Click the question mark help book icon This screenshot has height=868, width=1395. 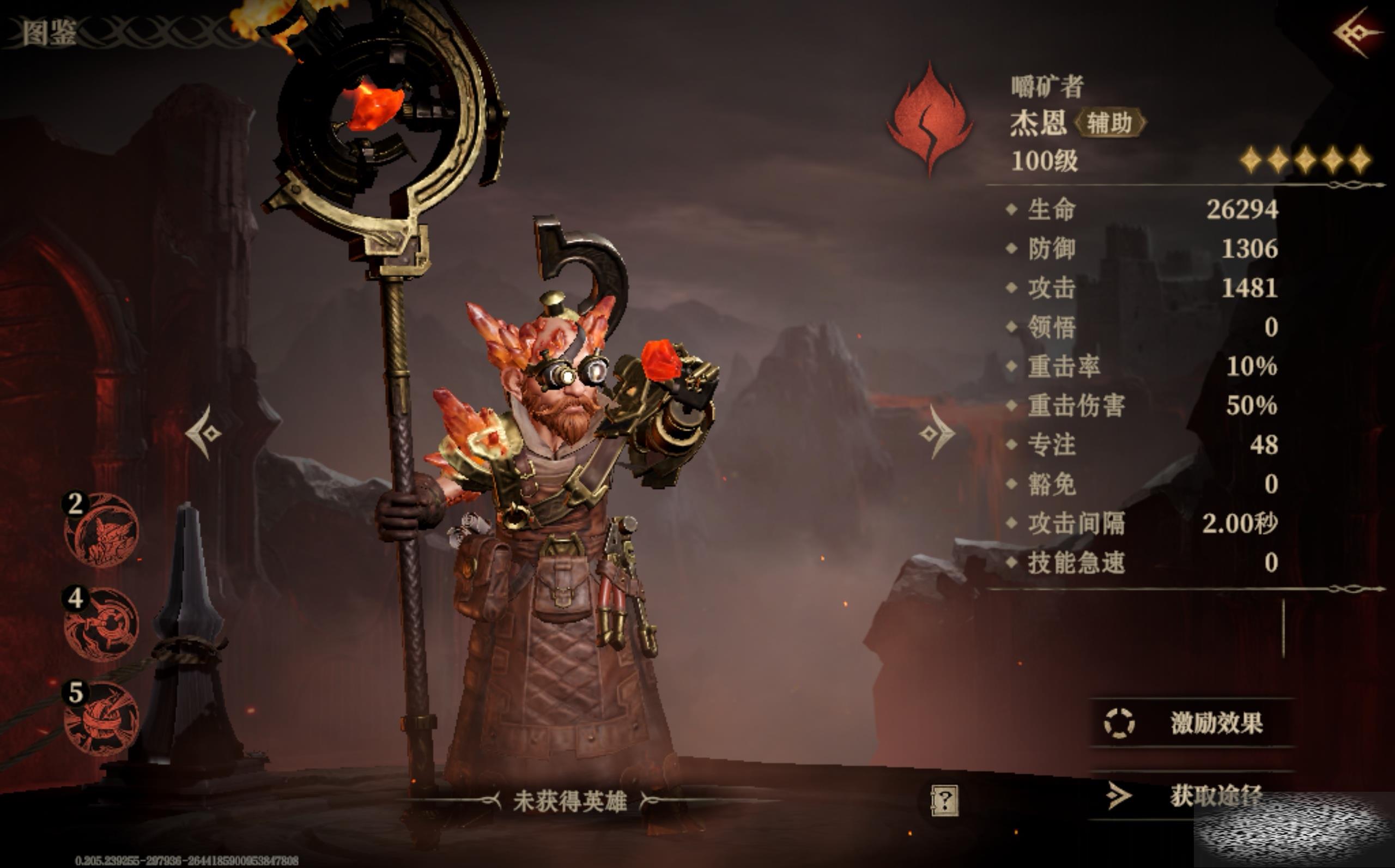pos(944,800)
